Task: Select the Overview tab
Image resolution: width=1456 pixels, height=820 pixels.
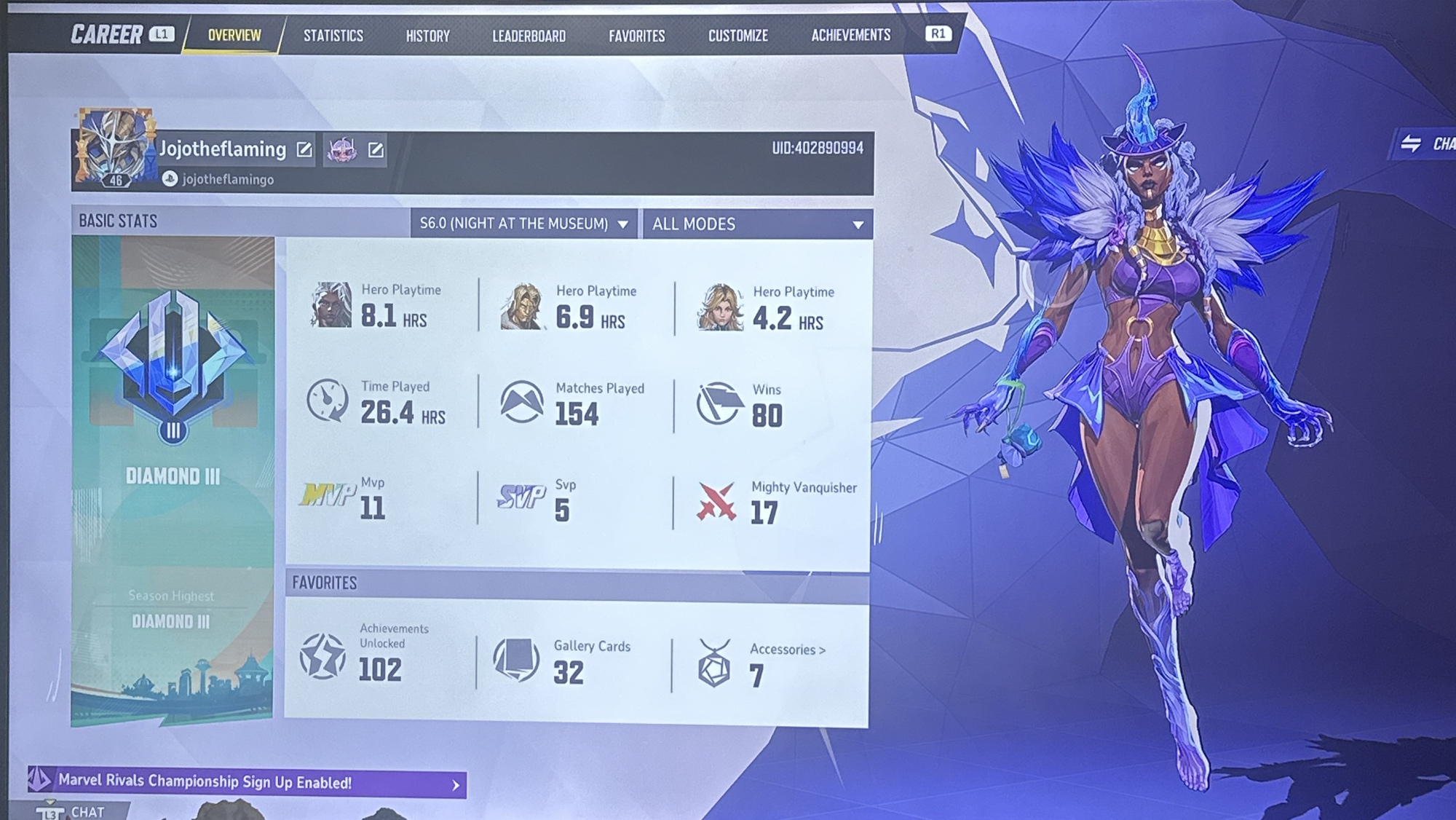Action: (234, 35)
